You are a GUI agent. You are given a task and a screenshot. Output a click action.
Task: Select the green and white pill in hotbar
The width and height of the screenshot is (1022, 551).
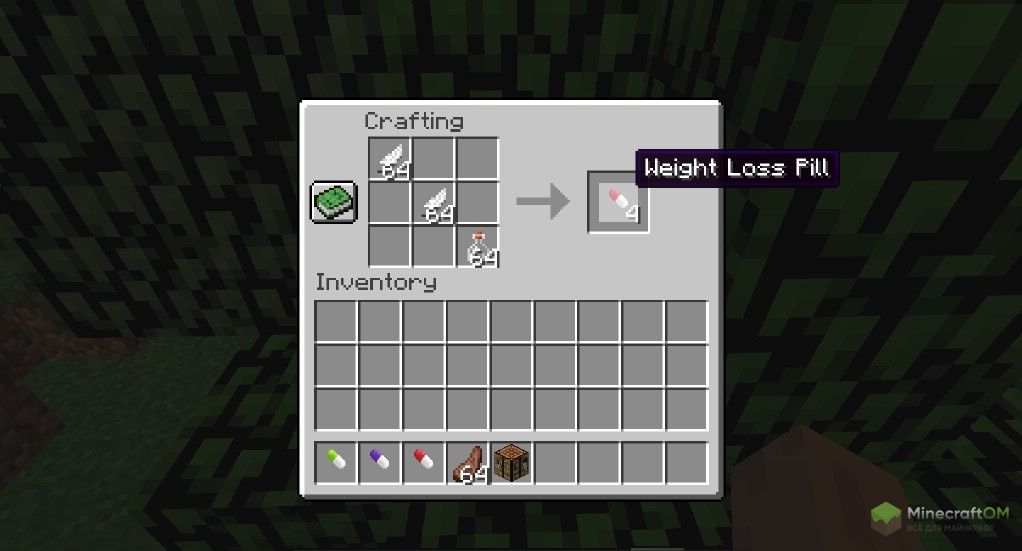336,463
